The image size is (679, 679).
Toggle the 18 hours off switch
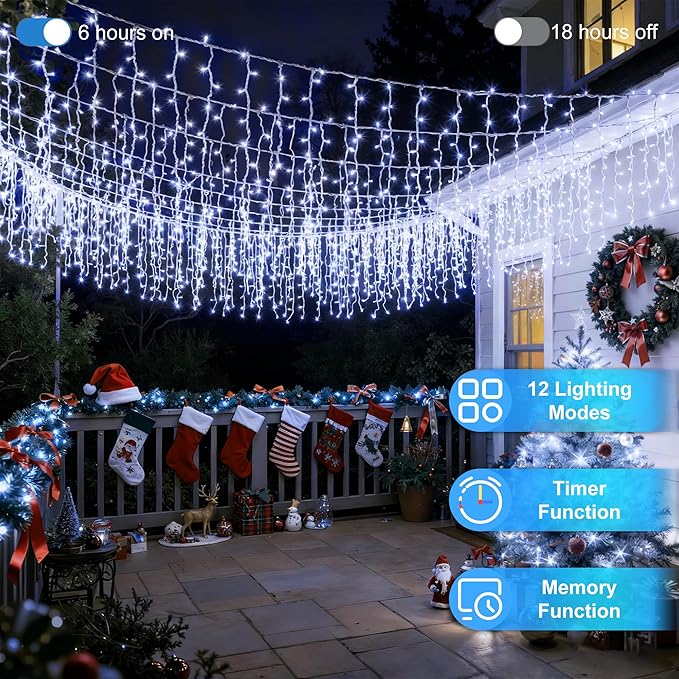[521, 32]
